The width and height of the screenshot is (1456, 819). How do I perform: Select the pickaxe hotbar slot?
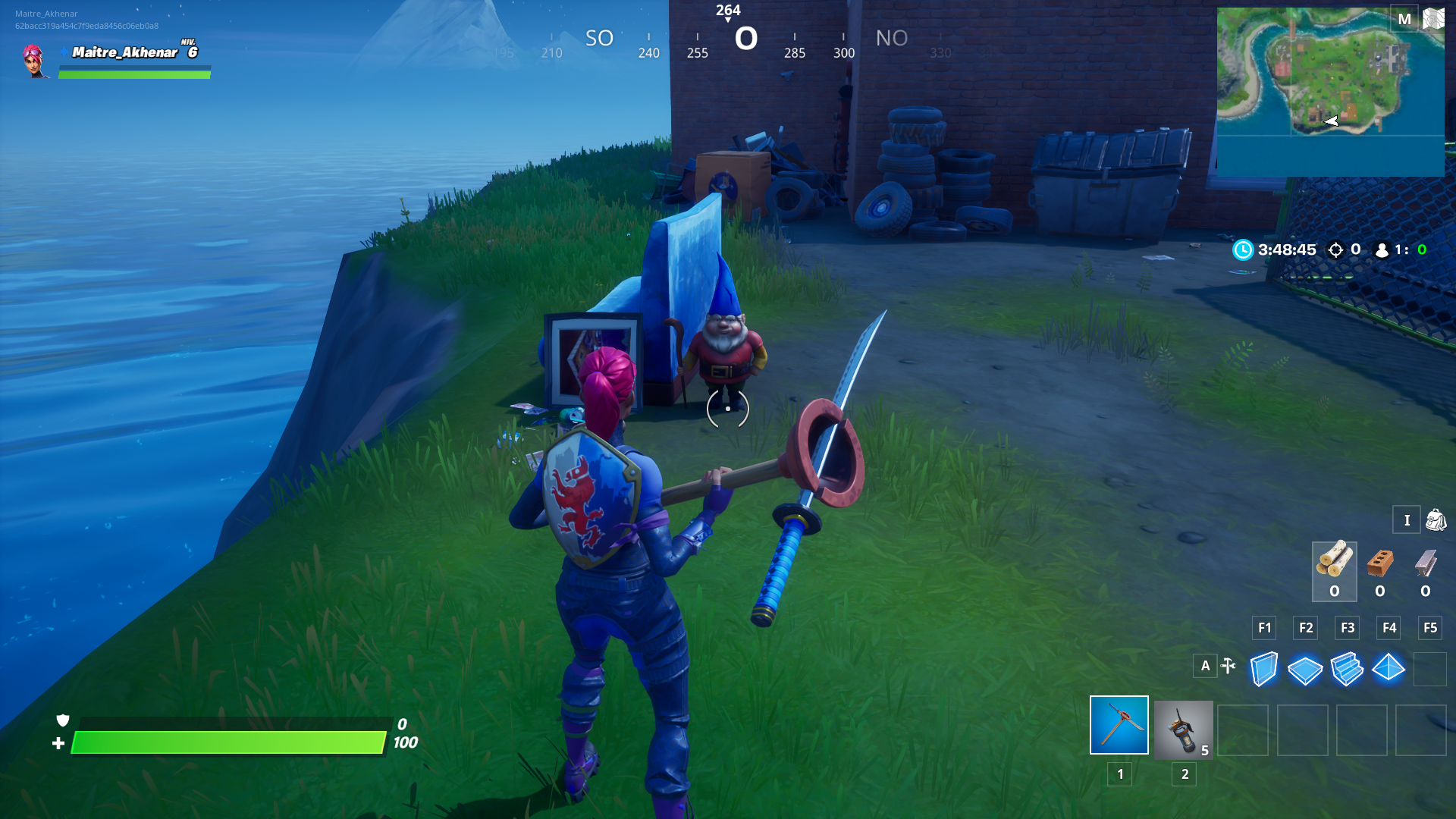click(x=1119, y=725)
